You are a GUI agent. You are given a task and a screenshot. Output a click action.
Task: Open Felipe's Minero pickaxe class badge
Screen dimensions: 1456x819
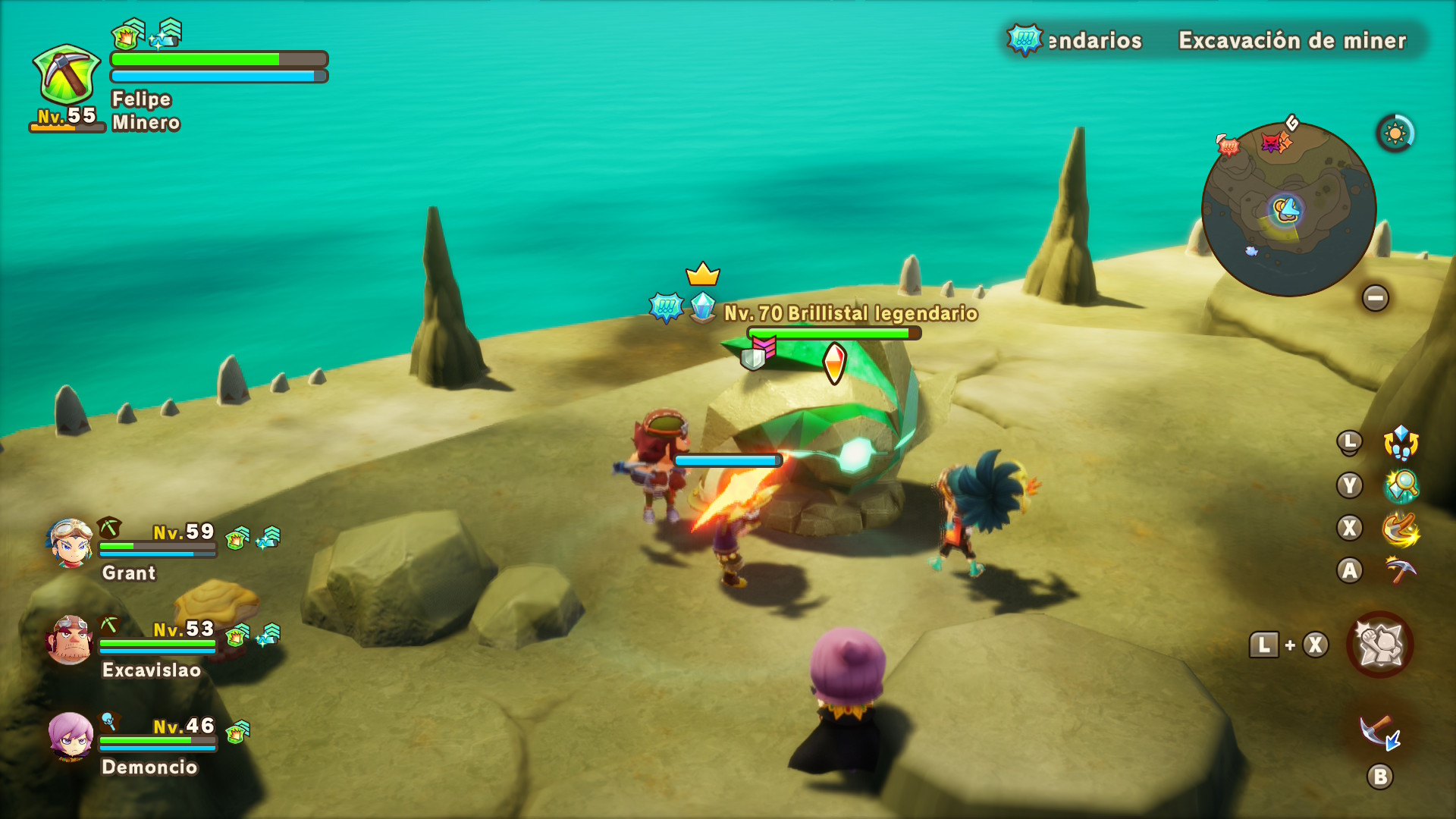coord(67,74)
